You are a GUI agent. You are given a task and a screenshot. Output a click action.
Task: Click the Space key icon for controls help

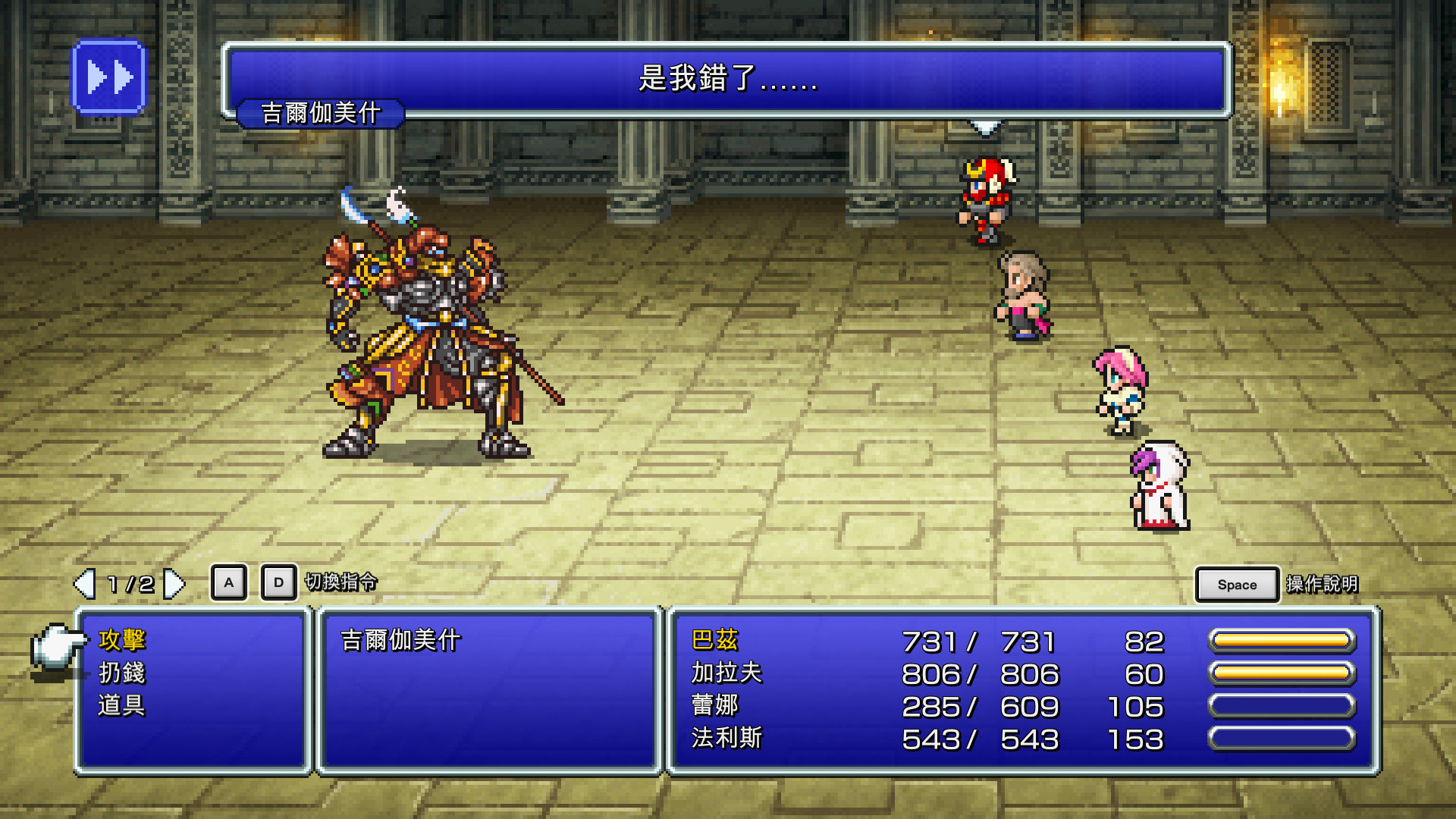tap(1235, 584)
